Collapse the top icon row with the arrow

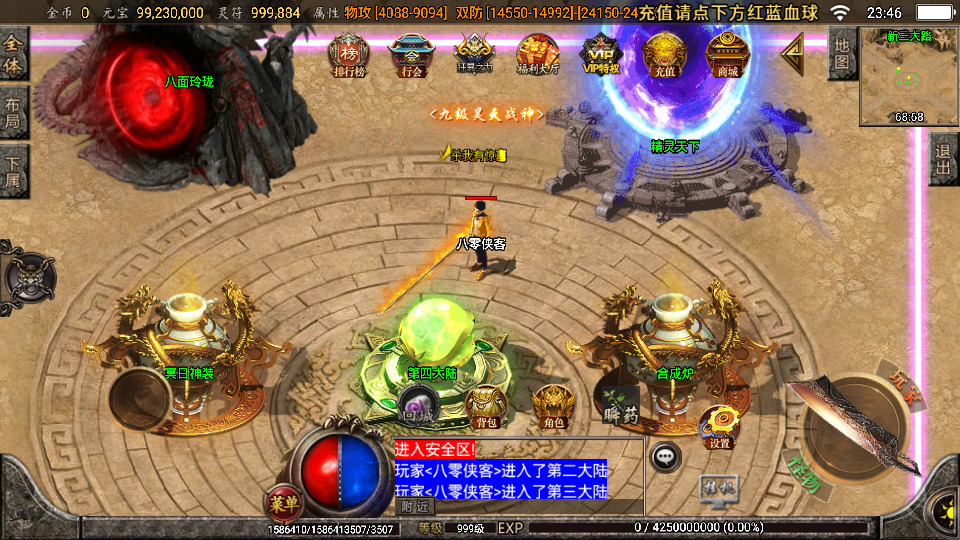tap(792, 50)
